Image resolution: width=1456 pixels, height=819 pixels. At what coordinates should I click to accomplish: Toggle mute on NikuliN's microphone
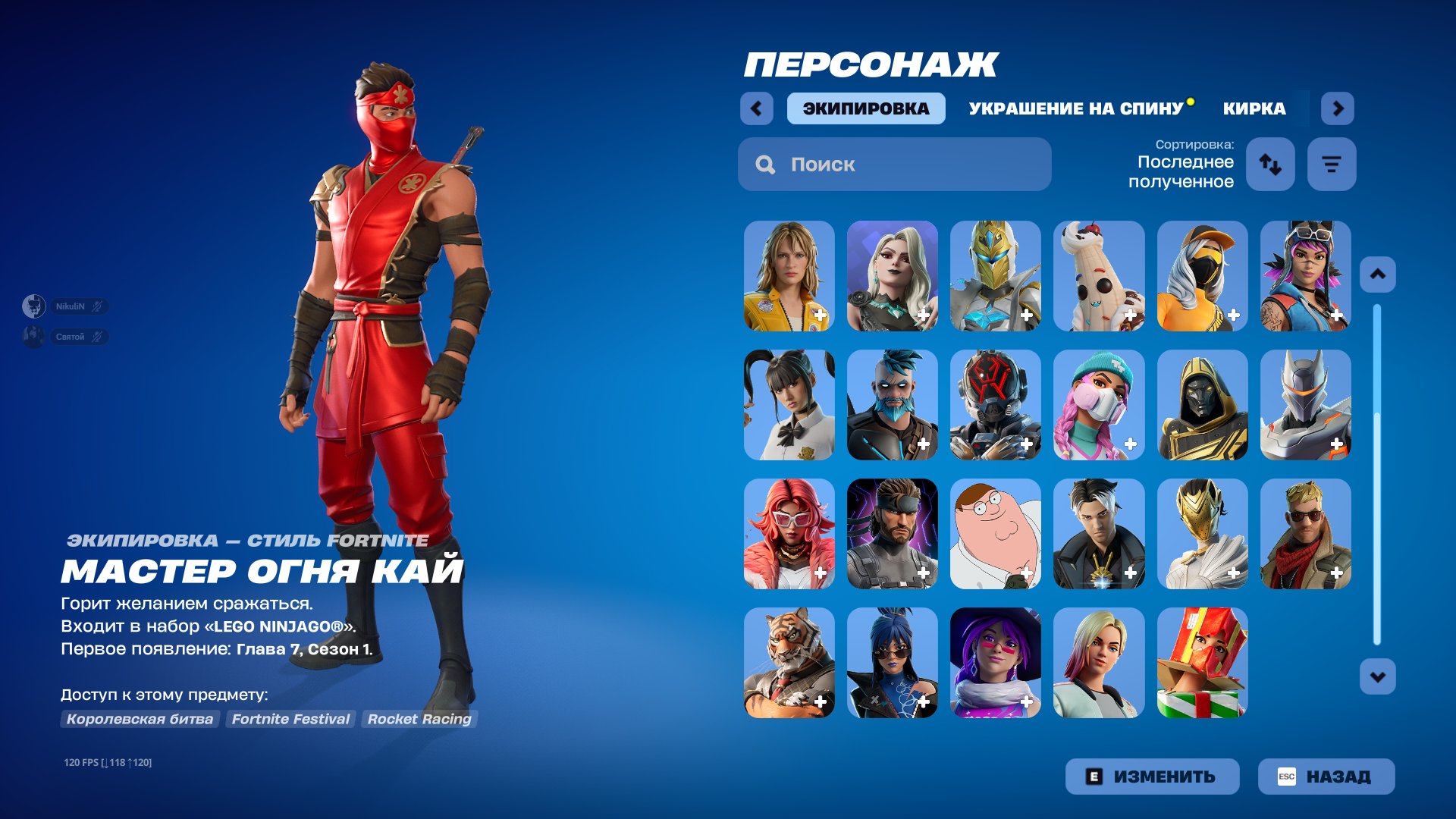coord(97,306)
